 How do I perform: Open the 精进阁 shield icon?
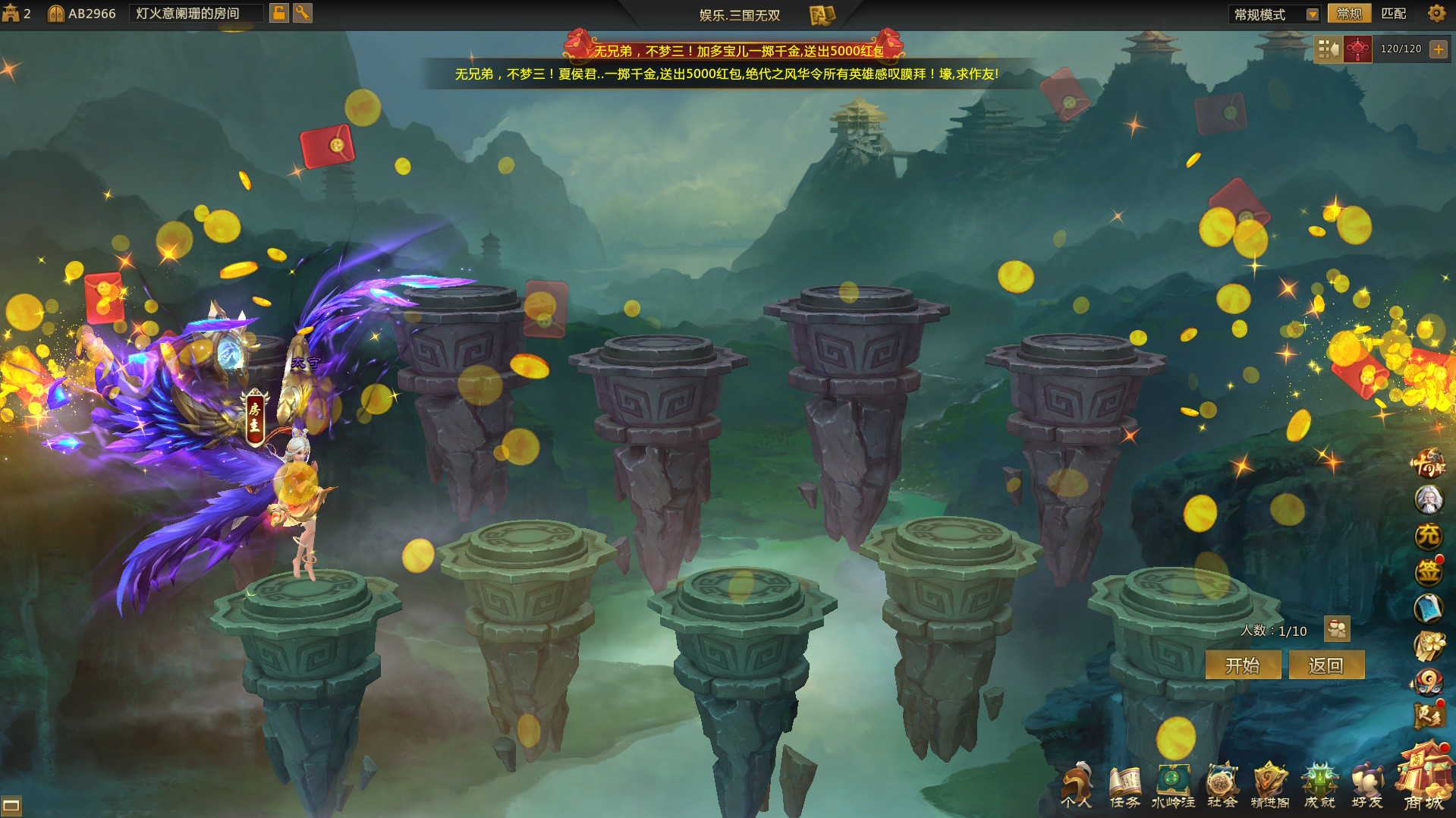1270,787
